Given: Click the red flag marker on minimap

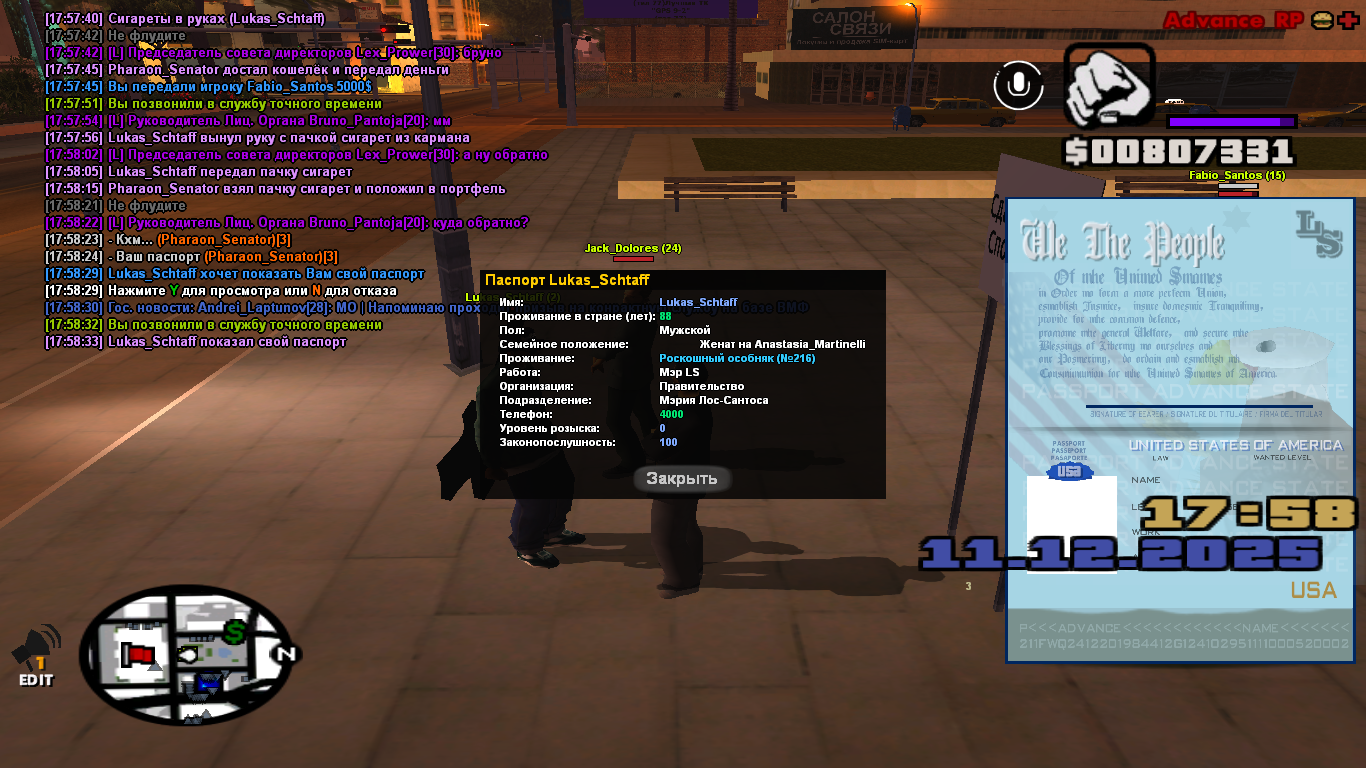Looking at the screenshot, I should point(139,656).
